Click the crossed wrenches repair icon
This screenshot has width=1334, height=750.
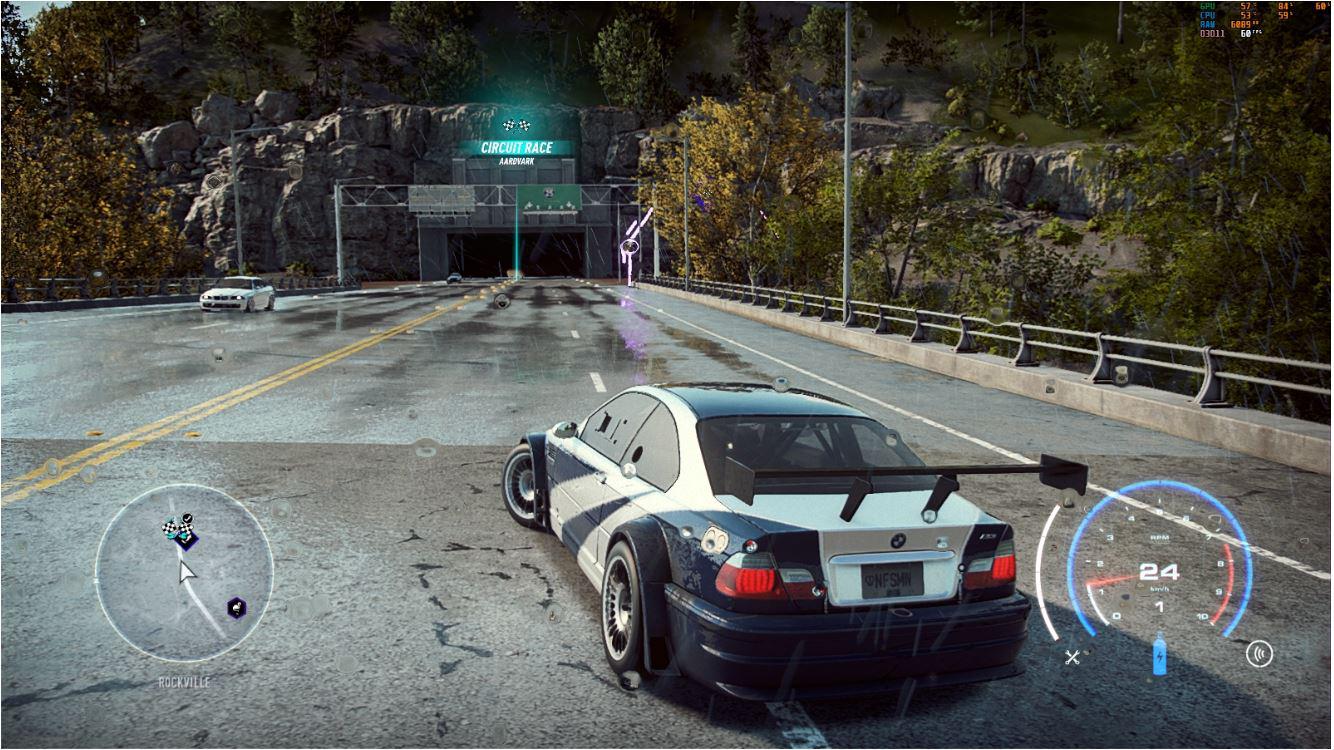[1073, 657]
